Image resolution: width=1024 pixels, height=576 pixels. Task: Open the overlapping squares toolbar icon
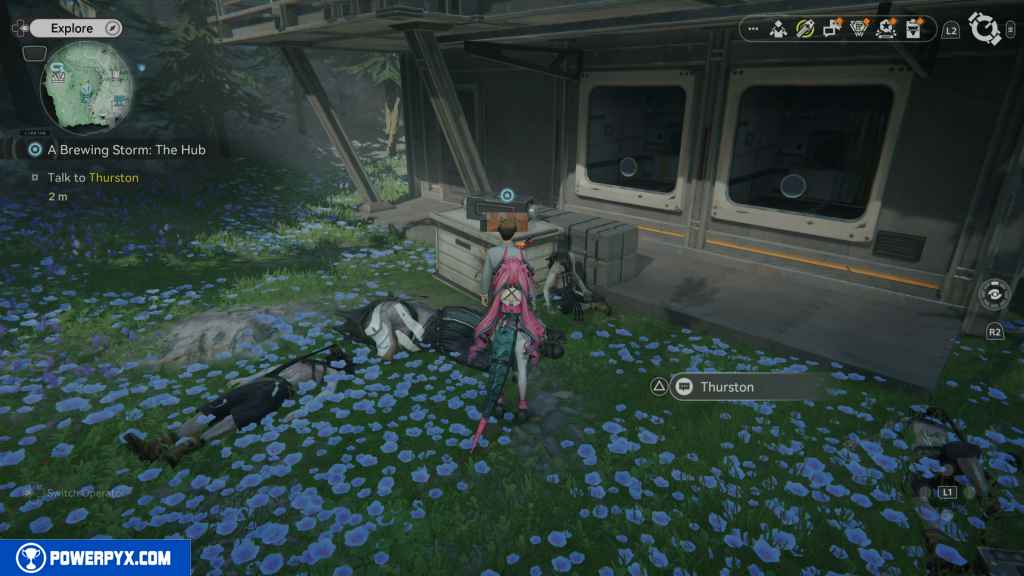(832, 29)
